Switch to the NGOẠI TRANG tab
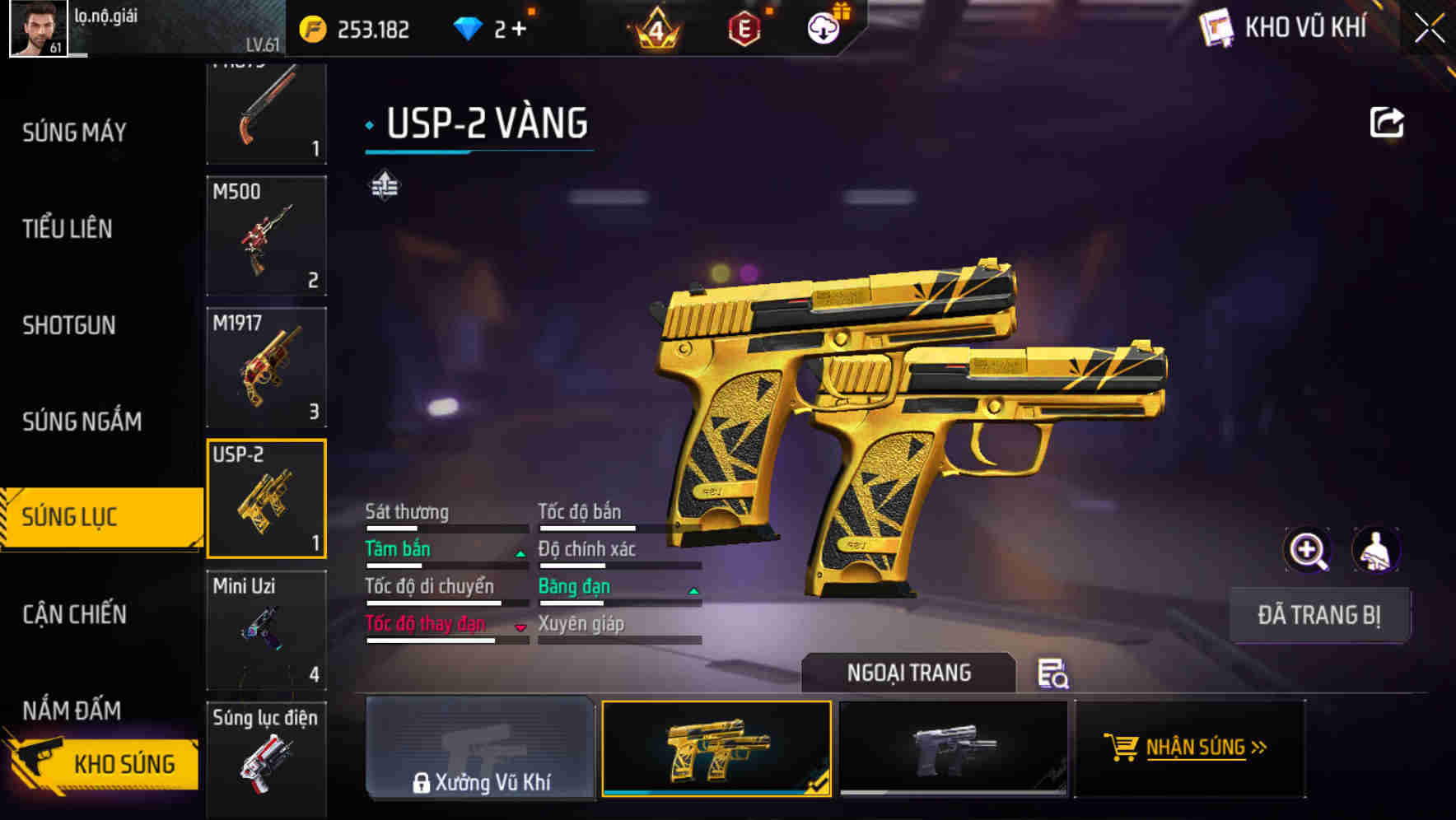The height and width of the screenshot is (820, 1456). tap(909, 673)
